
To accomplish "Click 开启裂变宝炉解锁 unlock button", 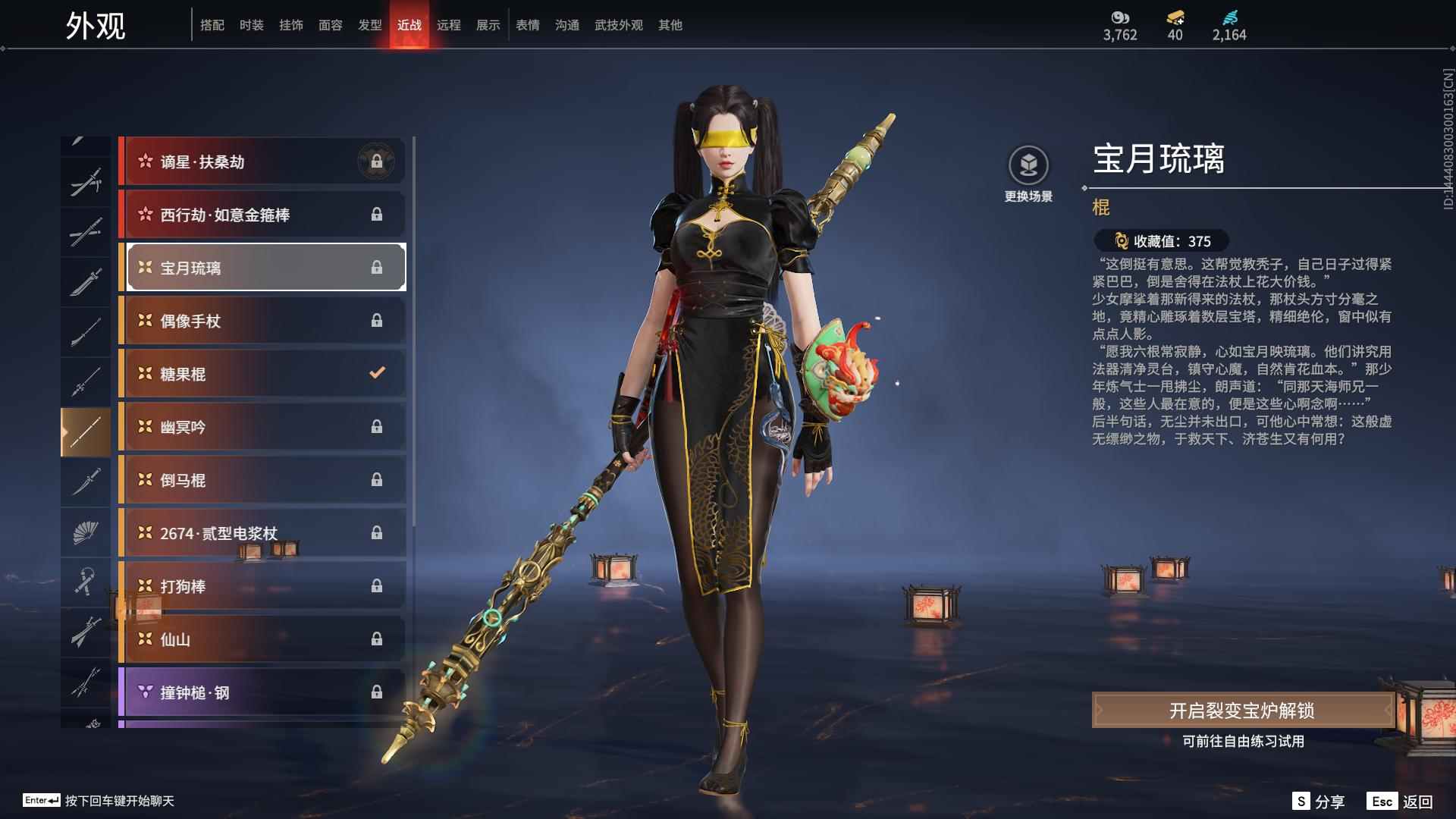I will [1241, 711].
